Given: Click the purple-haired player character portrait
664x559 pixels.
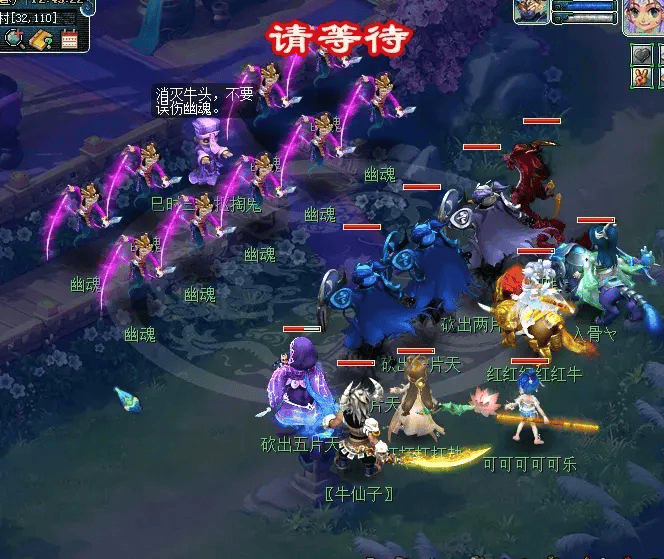Looking at the screenshot, I should point(641,18).
